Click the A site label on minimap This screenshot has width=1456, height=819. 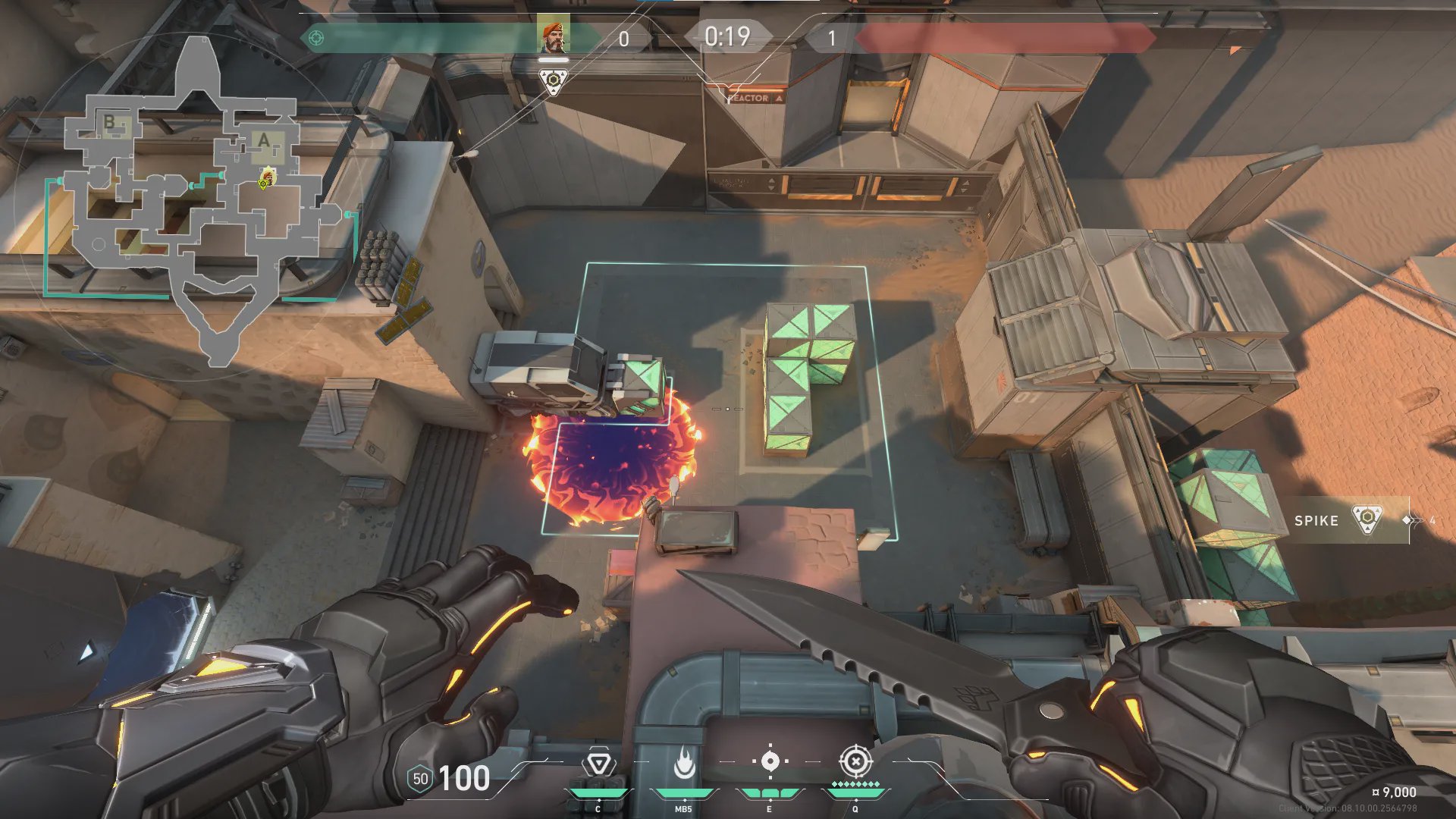coord(263,141)
